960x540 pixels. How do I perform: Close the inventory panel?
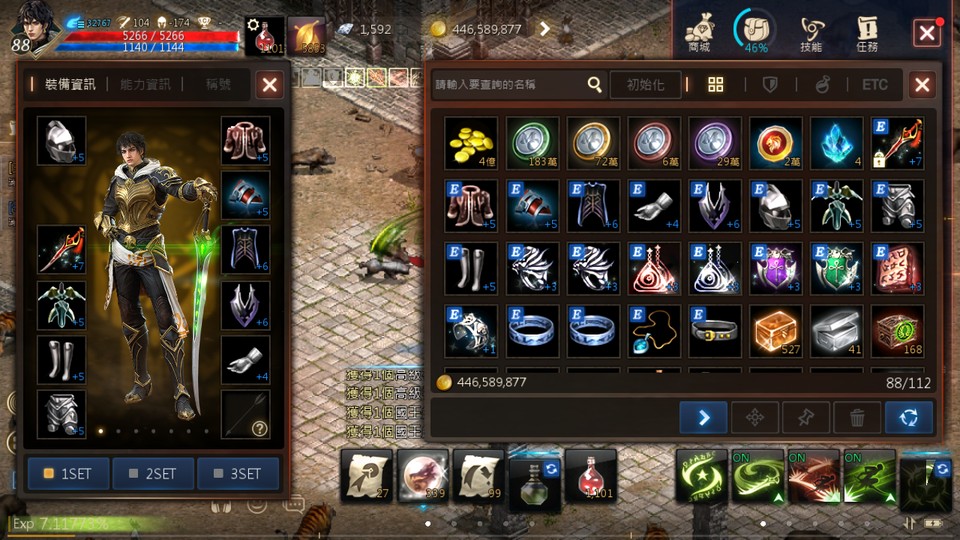922,85
